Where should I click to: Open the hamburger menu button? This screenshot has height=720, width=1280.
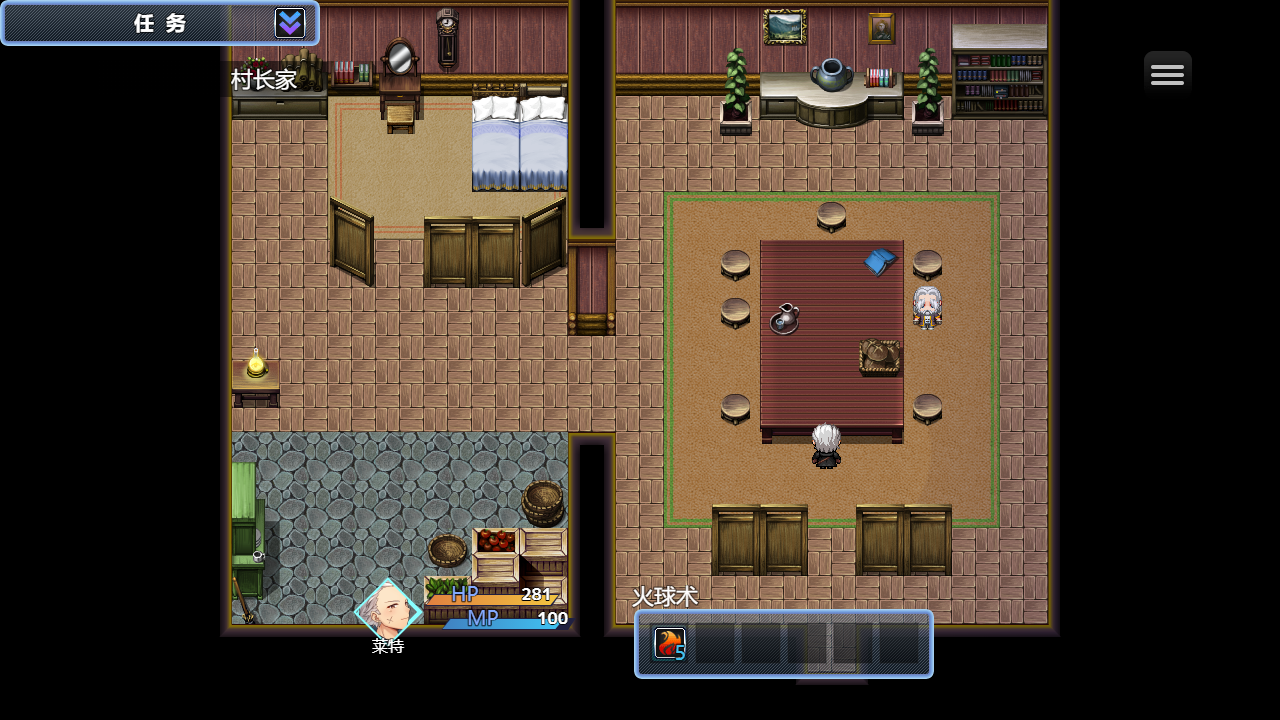click(1167, 74)
